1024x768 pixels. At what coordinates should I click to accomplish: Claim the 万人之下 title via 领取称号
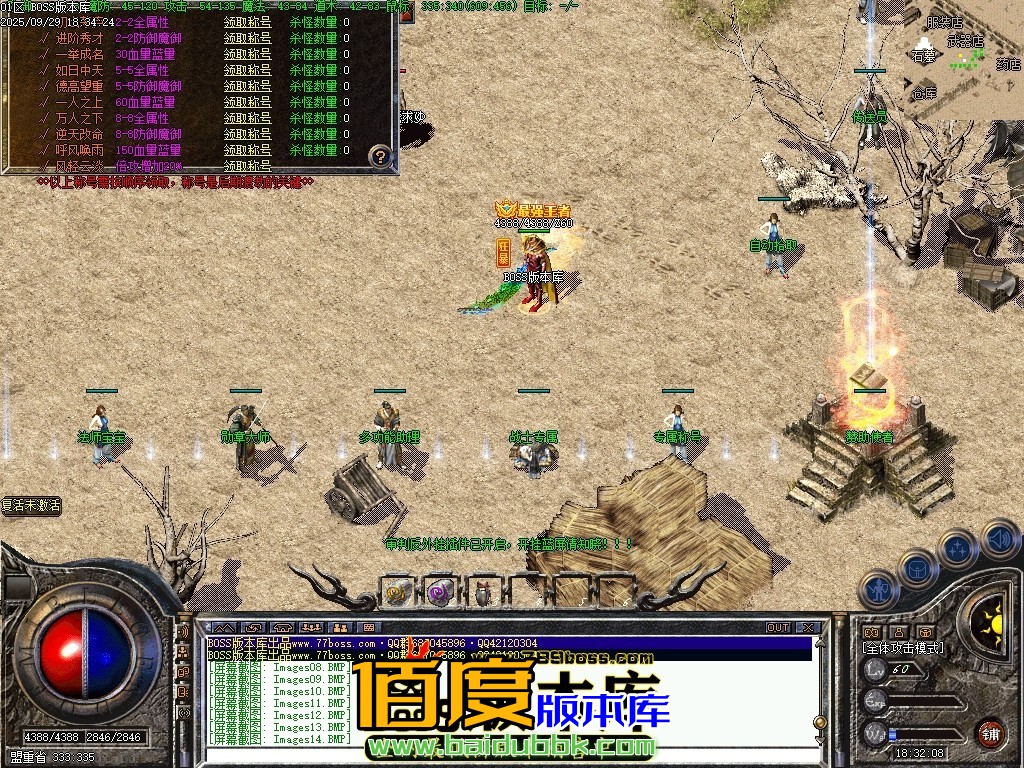[247, 118]
